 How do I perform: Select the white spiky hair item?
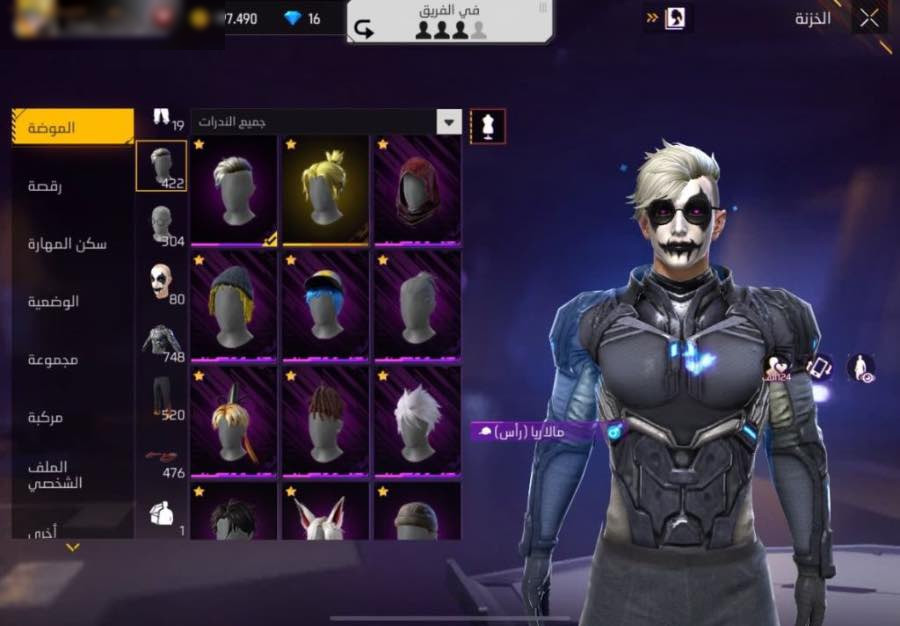point(417,422)
